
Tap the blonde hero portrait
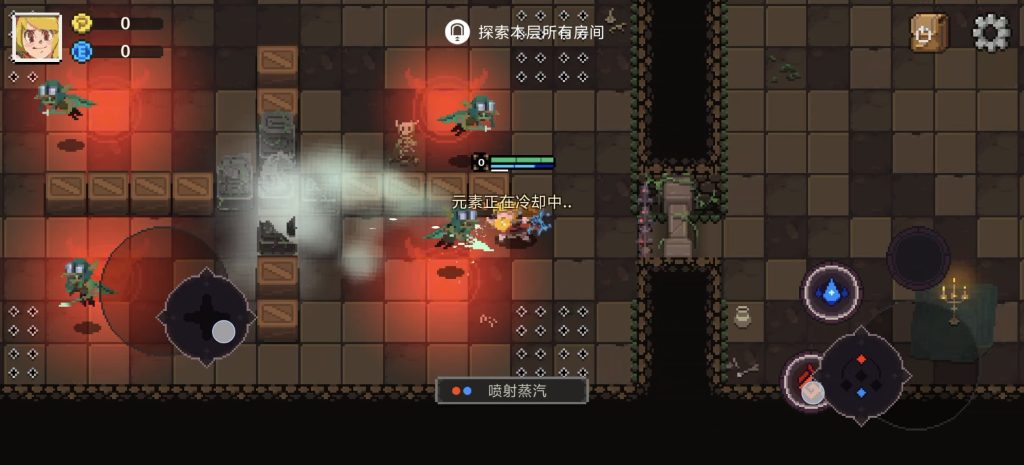coord(37,37)
